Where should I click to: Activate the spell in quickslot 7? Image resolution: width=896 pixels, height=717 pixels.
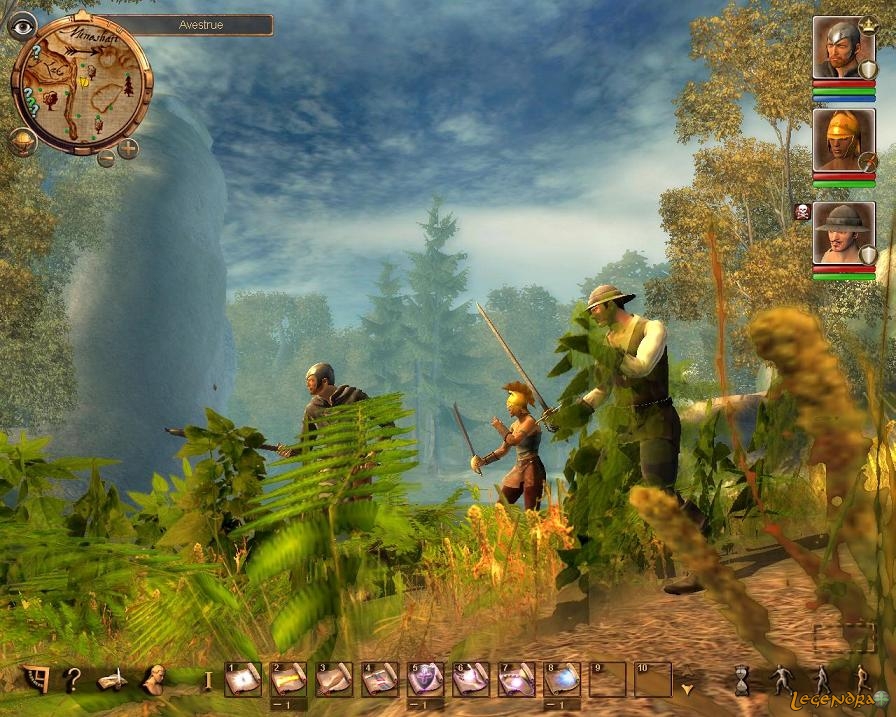[x=516, y=680]
